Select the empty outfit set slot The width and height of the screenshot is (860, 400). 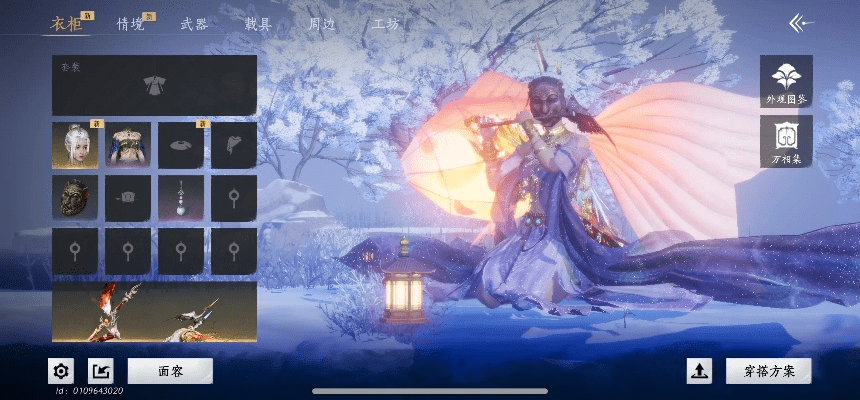pyautogui.click(x=154, y=85)
